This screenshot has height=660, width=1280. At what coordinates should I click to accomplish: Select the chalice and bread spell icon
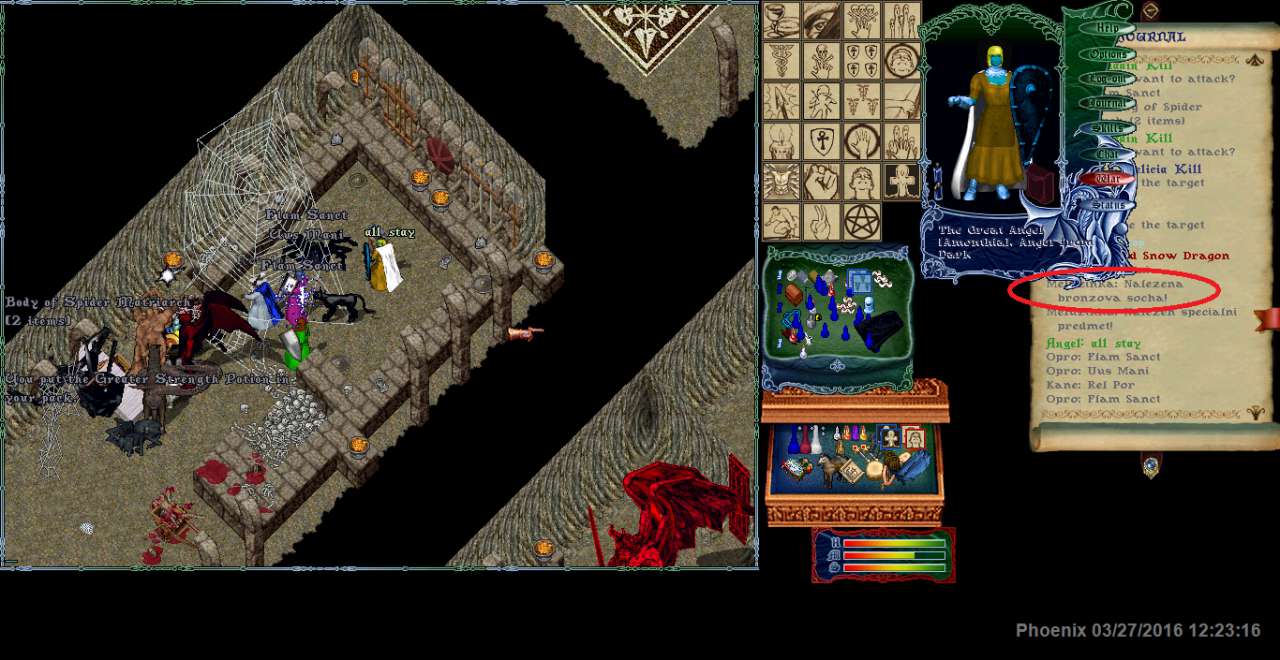click(x=782, y=20)
